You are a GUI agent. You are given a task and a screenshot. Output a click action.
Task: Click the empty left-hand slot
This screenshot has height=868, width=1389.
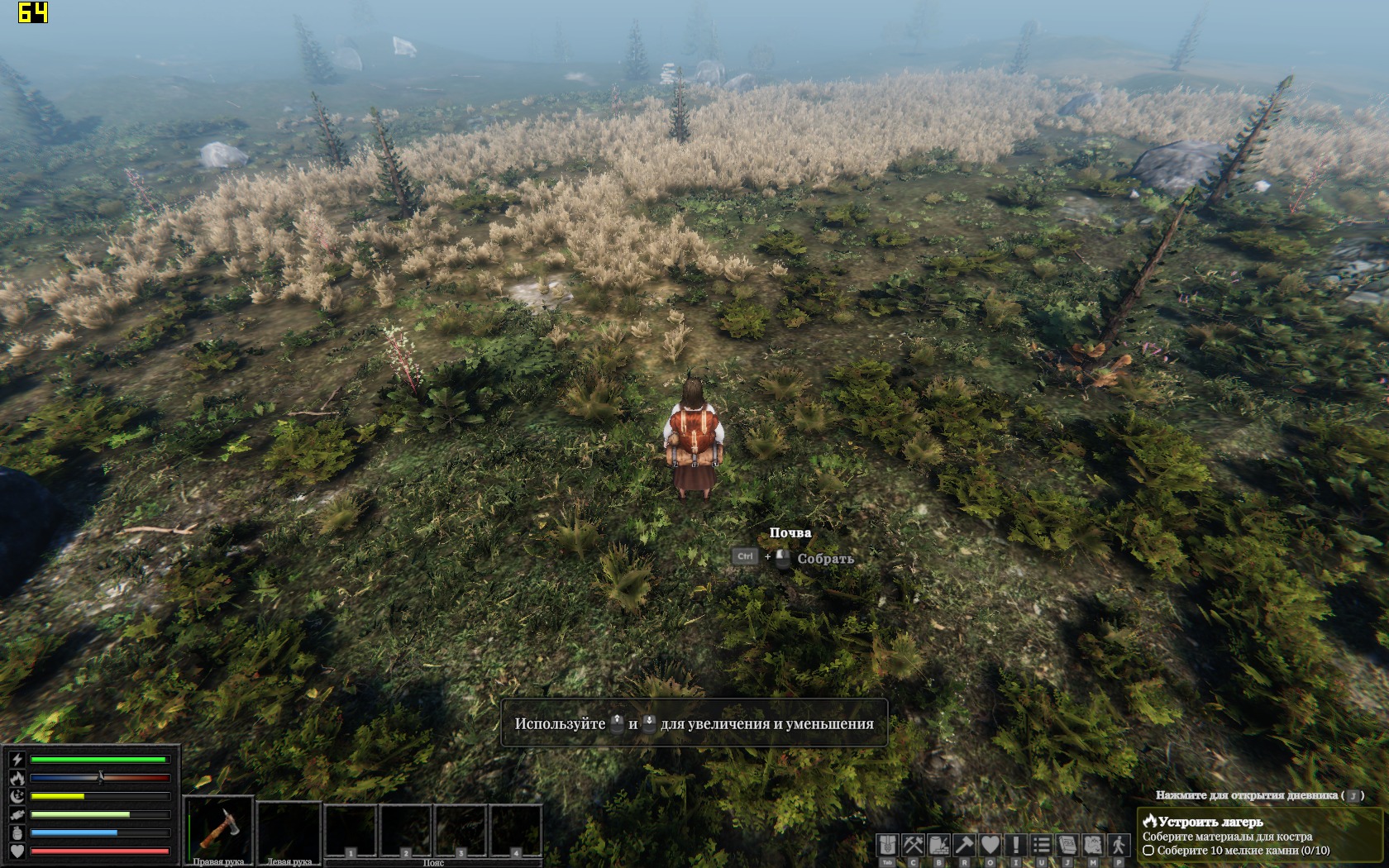point(289,829)
